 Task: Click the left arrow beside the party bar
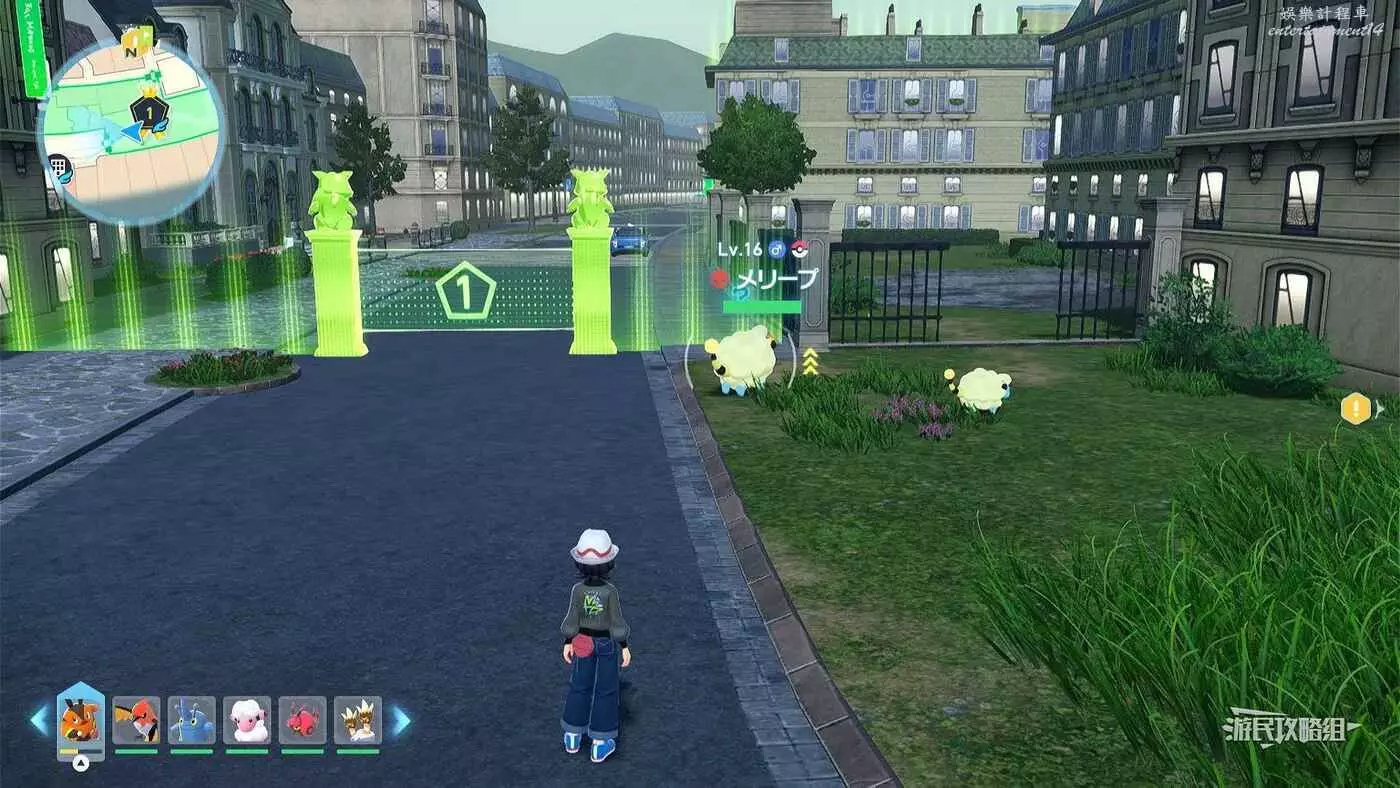[x=39, y=720]
